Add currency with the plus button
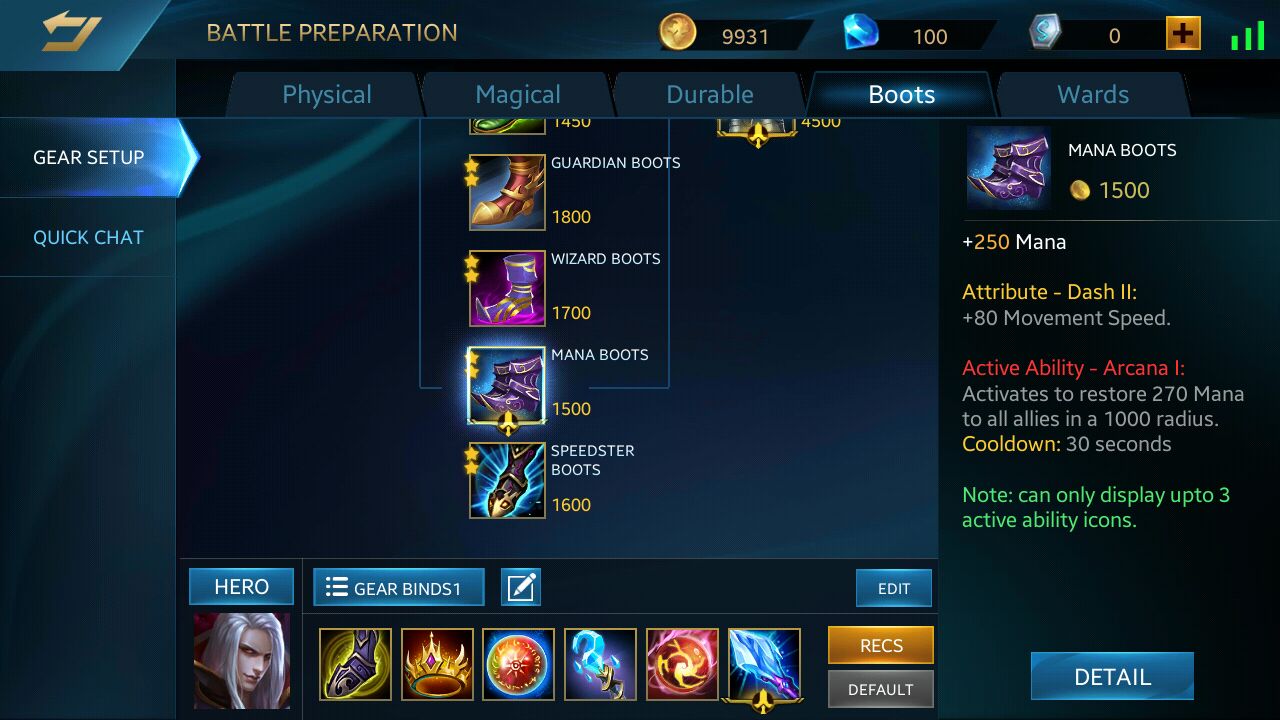Screen dimensions: 1280x720 [1183, 34]
